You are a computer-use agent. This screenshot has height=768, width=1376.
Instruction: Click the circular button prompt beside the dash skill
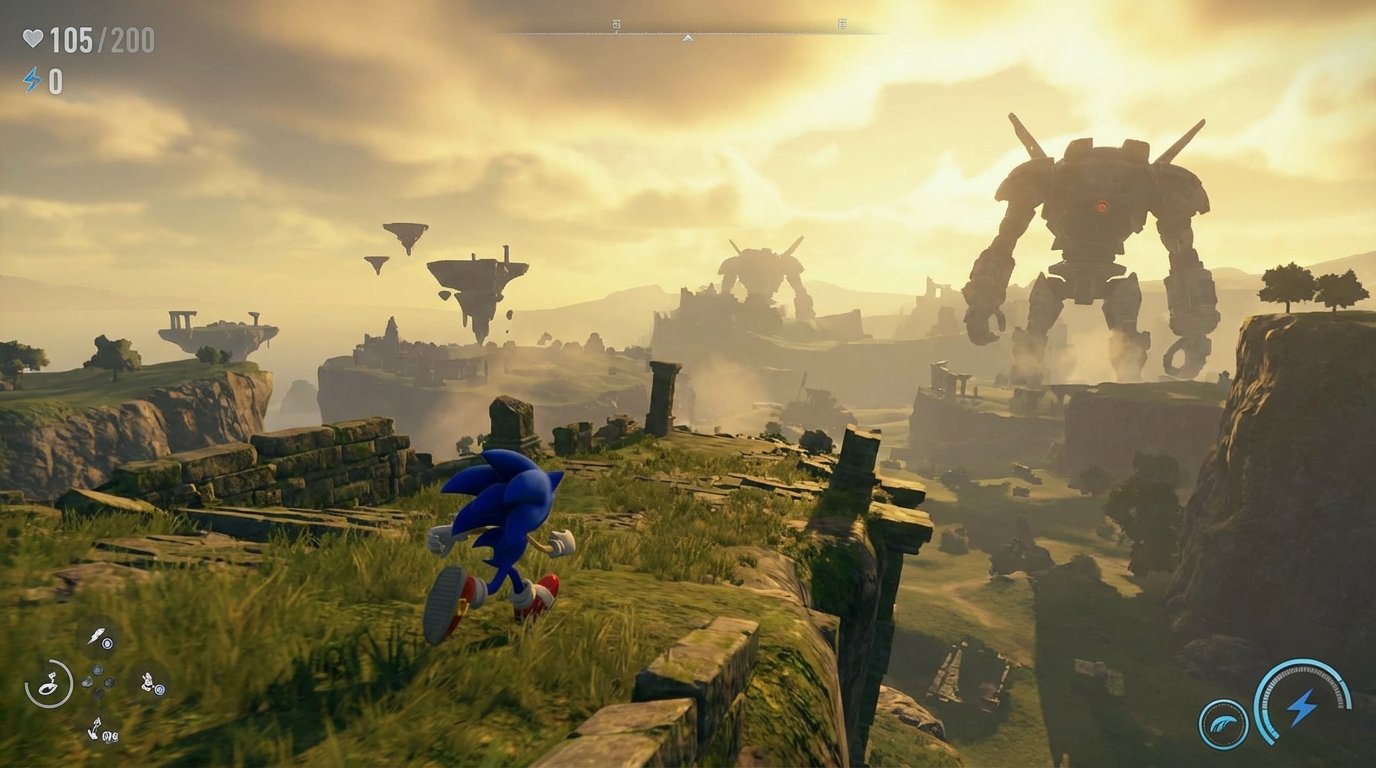pos(107,643)
